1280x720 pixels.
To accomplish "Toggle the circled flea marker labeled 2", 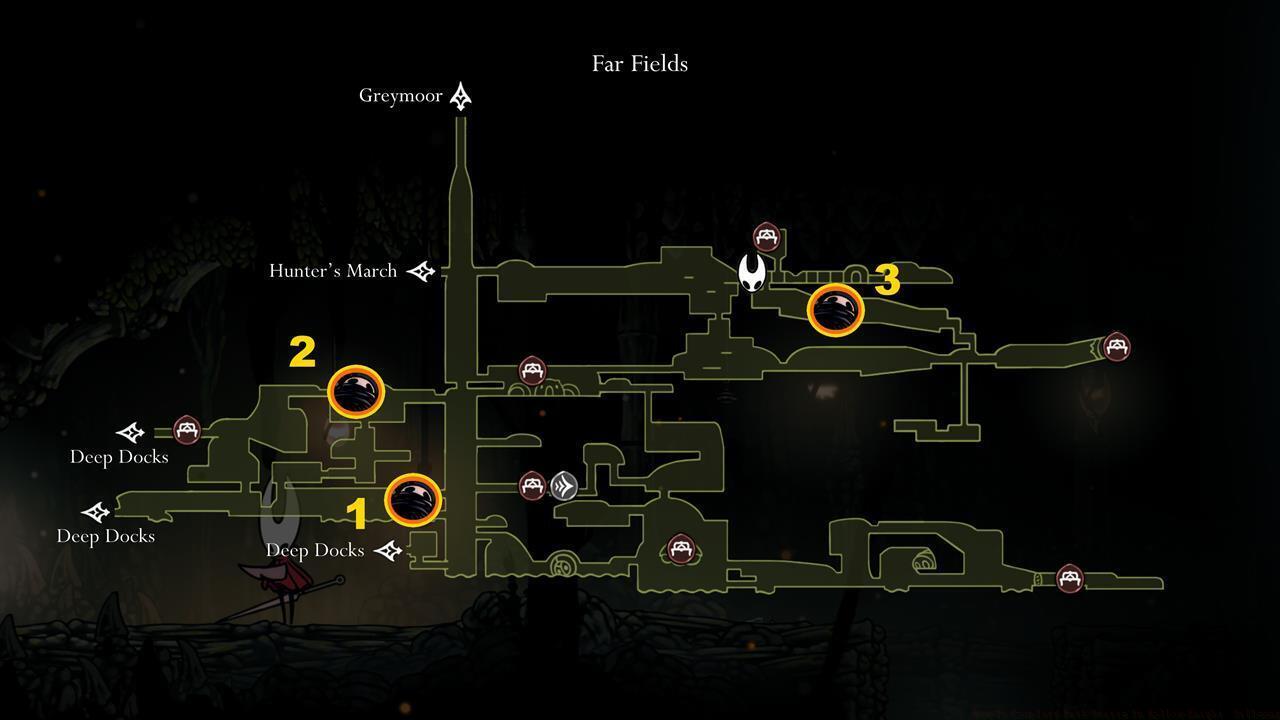I will coord(356,394).
